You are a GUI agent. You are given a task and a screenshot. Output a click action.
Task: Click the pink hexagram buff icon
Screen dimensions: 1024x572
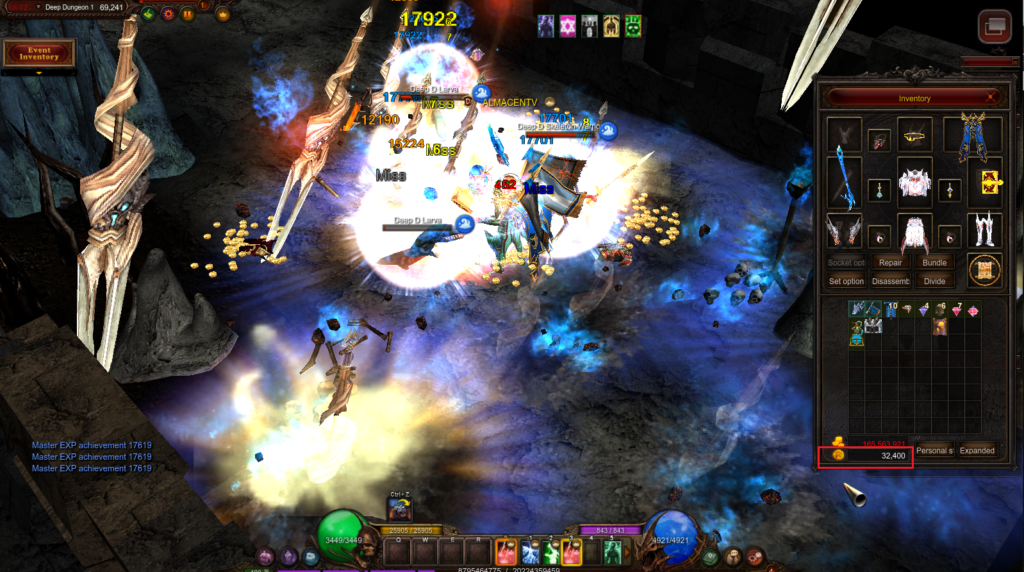[567, 26]
